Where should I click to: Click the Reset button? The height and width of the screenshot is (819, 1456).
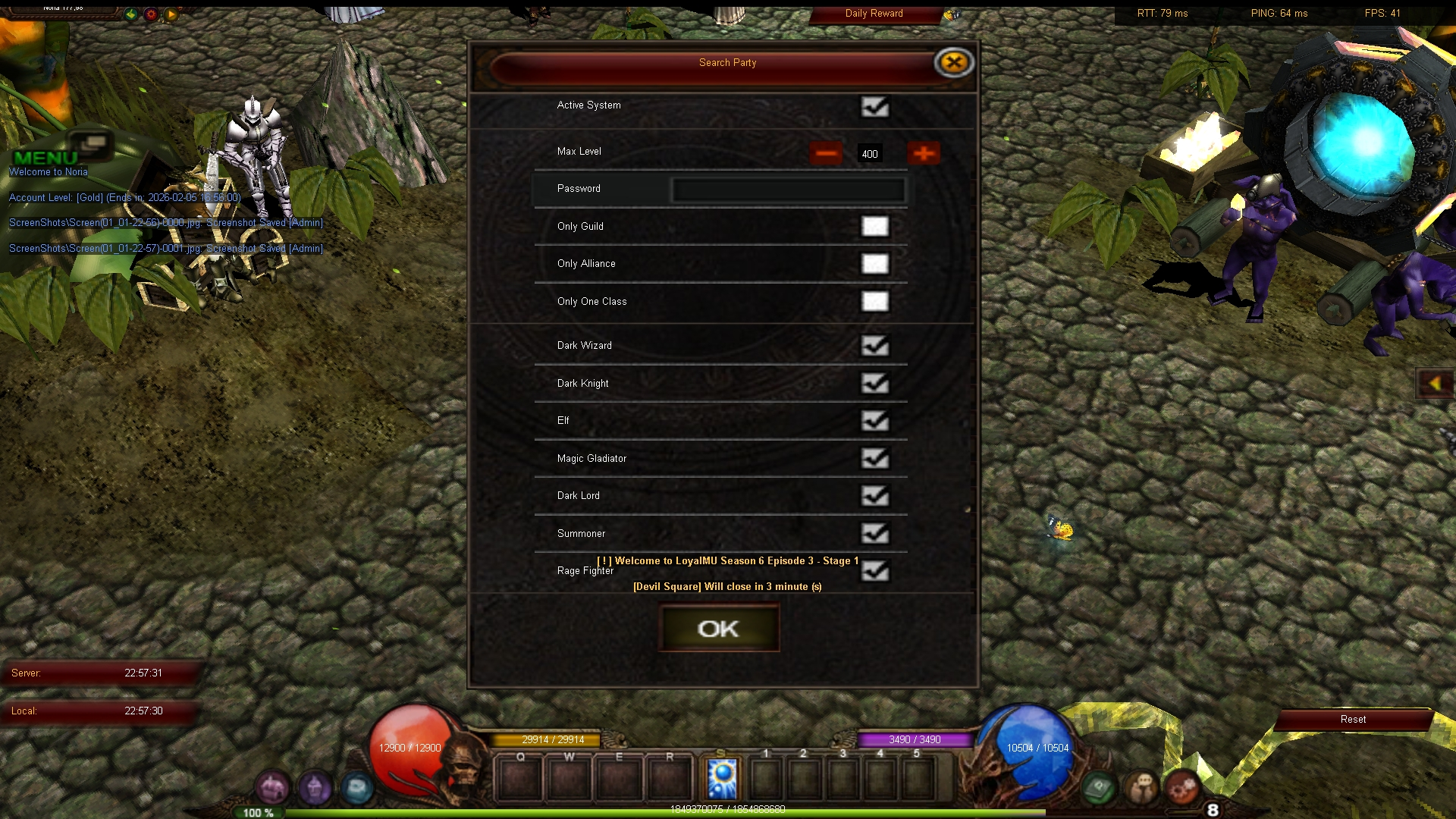[1353, 720]
